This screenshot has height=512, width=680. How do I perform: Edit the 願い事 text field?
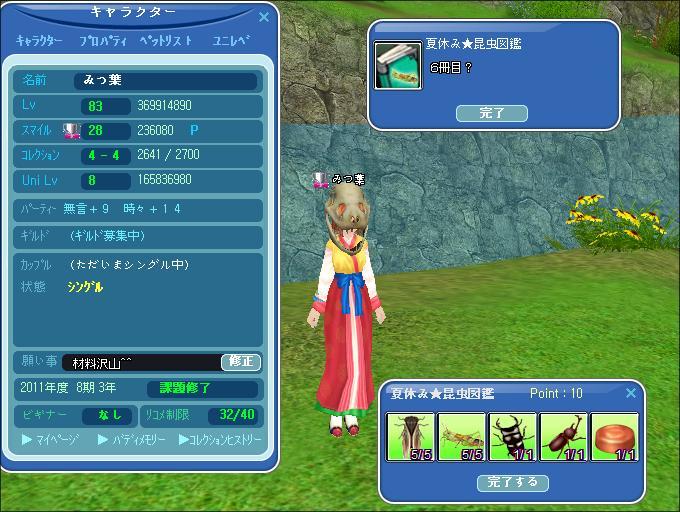pyautogui.click(x=141, y=362)
